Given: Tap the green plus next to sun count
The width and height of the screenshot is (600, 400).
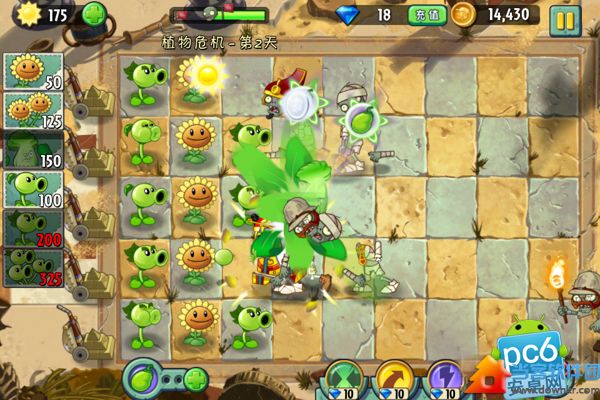Looking at the screenshot, I should pos(93,15).
